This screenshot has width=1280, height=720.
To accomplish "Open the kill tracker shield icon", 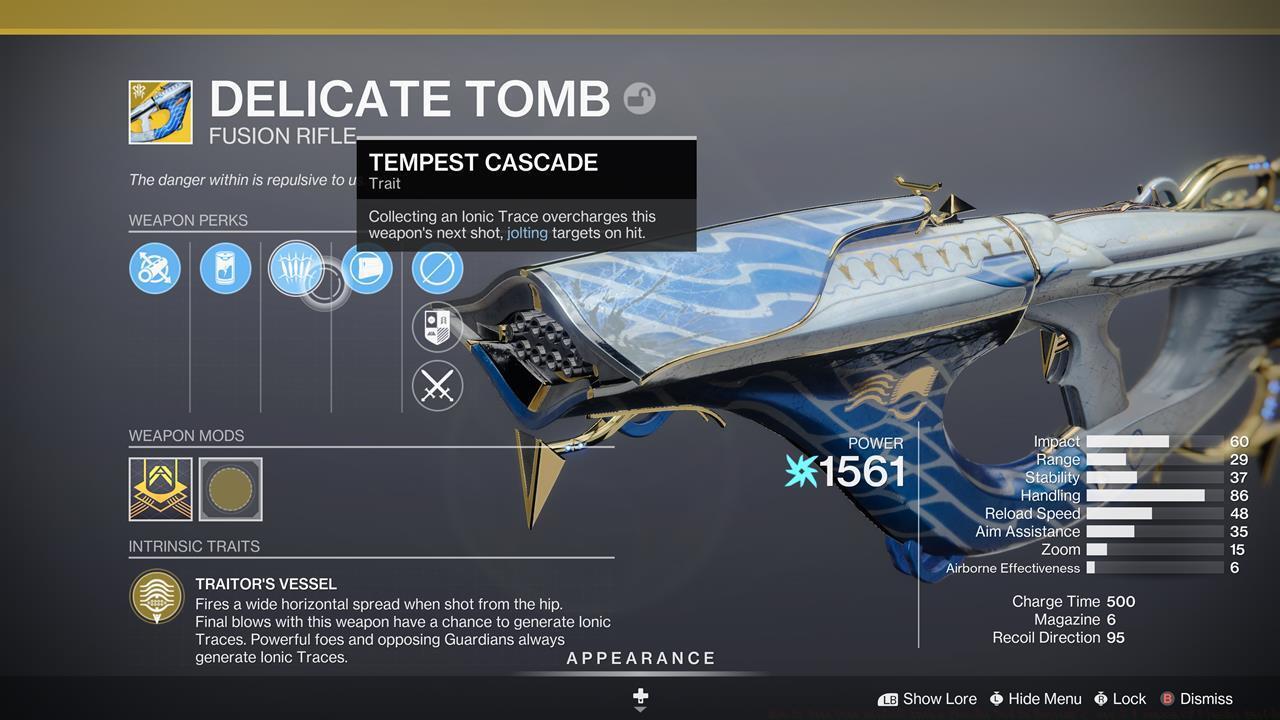I will coord(437,327).
